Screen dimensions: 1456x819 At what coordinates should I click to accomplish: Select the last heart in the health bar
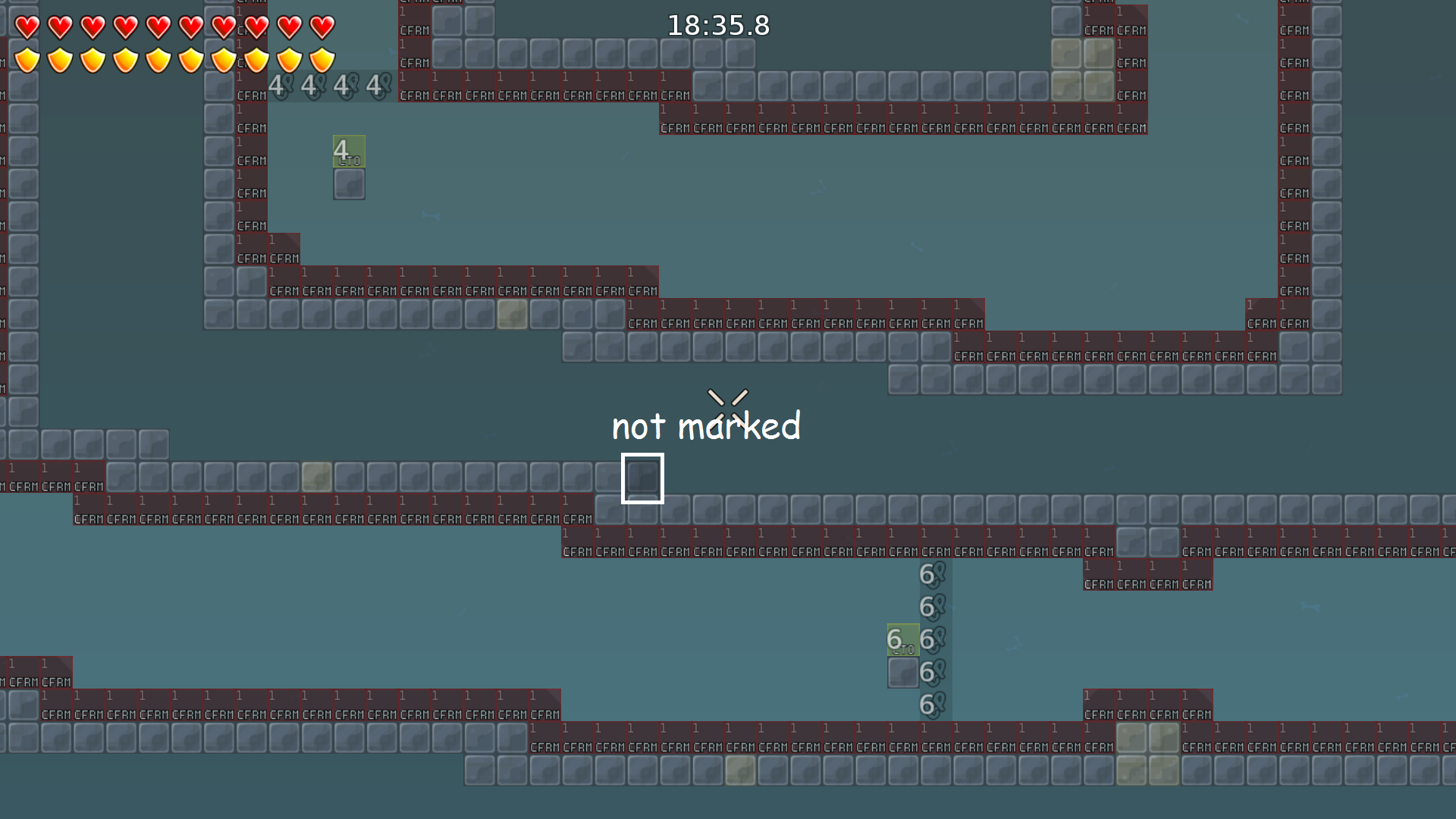pos(322,28)
